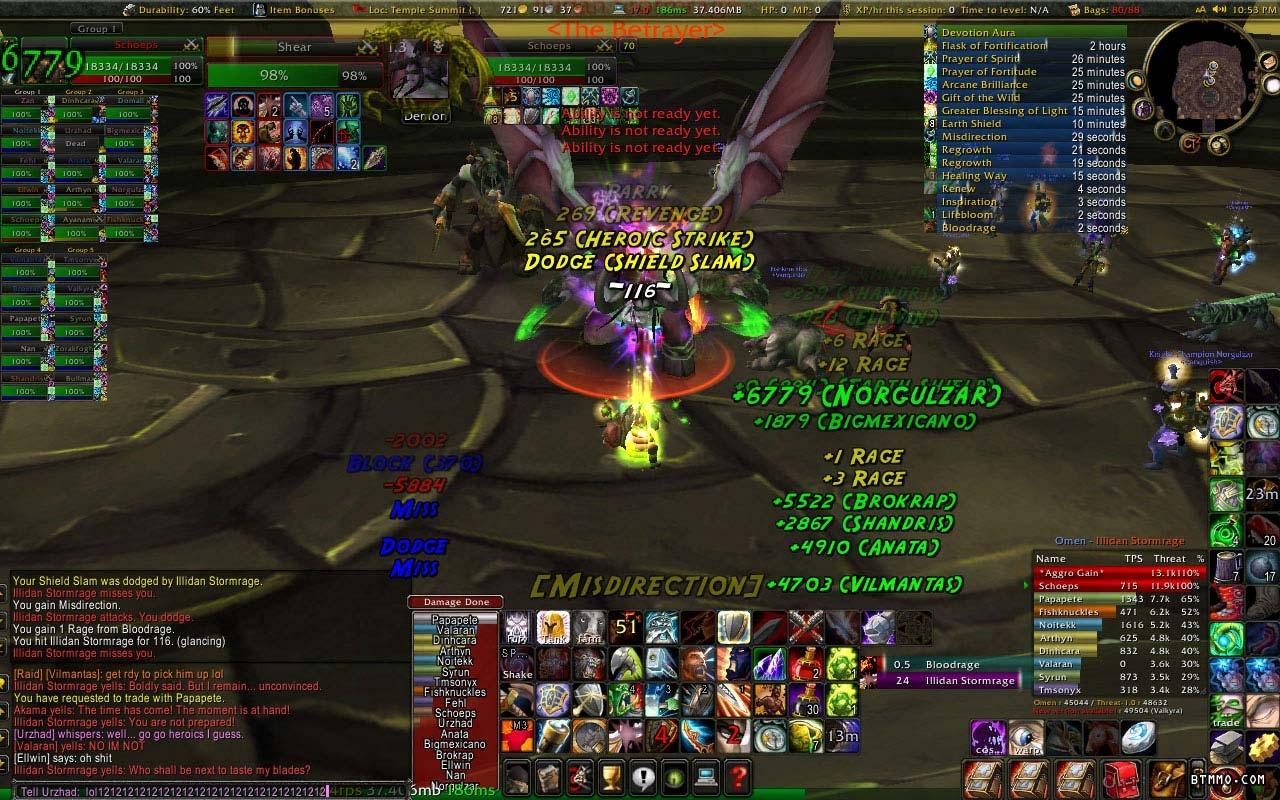Target the dead raid member Urzhad's frame
This screenshot has width=1280, height=800.
click(x=76, y=143)
